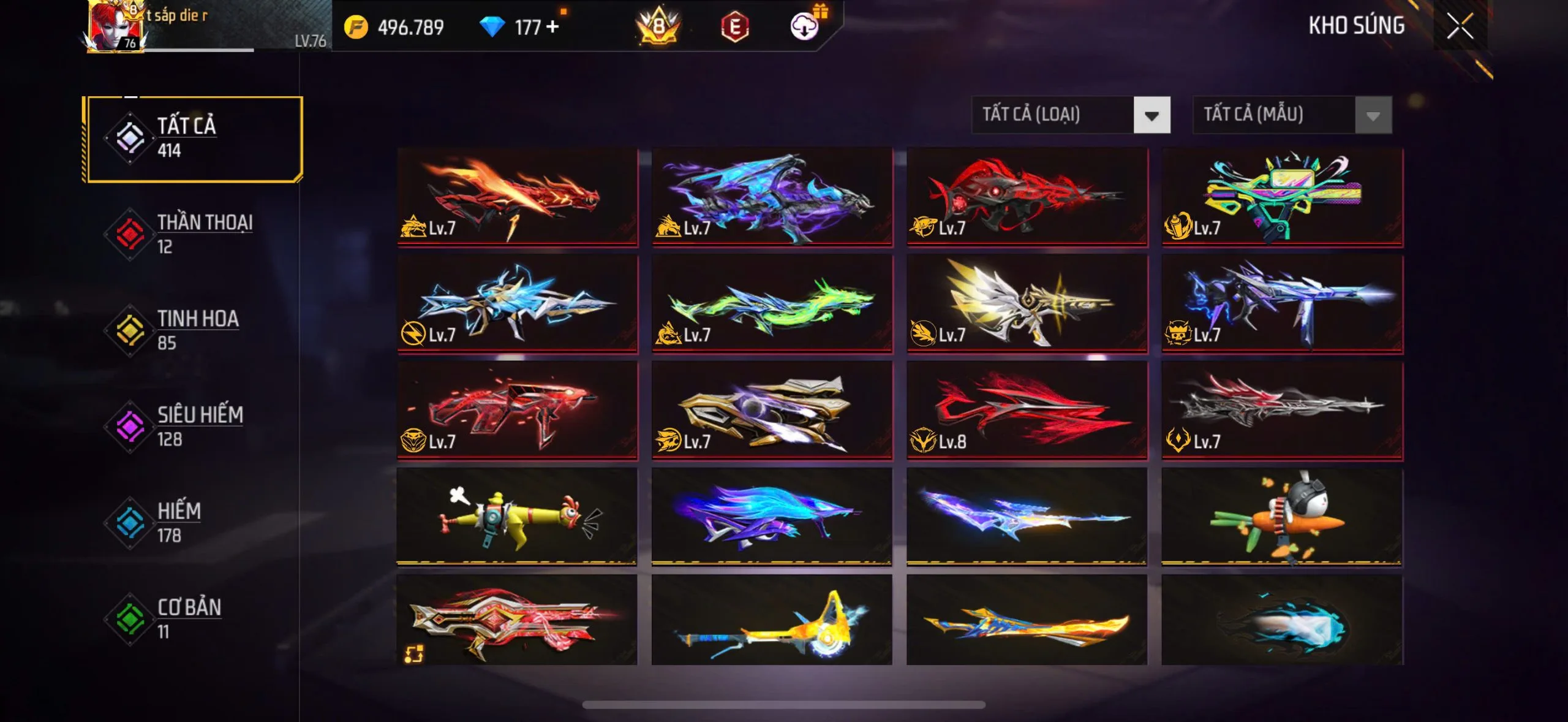This screenshot has width=1568, height=722.
Task: Open the gift download icon in the top bar
Action: (x=805, y=28)
